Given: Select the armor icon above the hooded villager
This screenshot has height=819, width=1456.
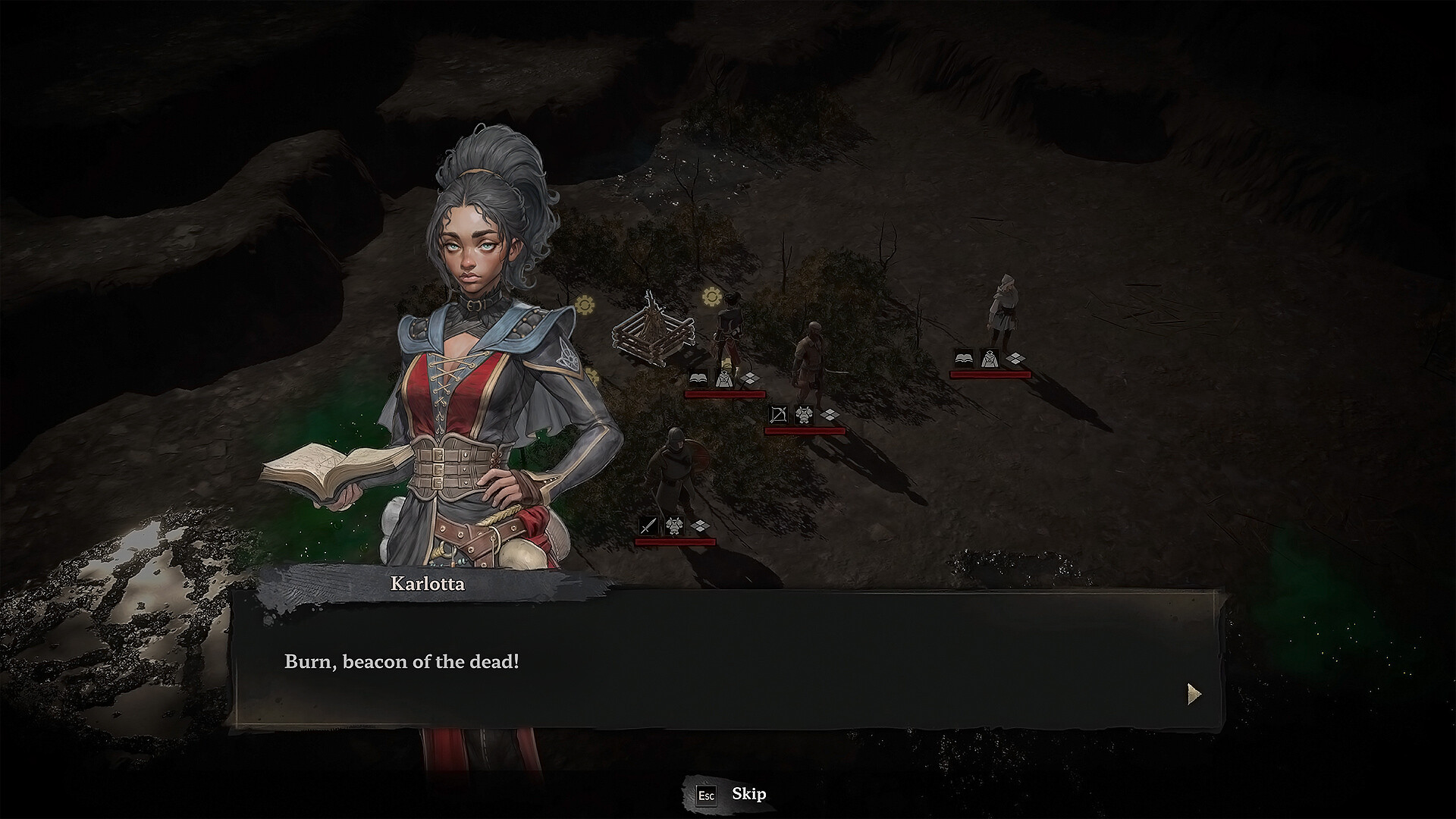Looking at the screenshot, I should click(x=990, y=359).
